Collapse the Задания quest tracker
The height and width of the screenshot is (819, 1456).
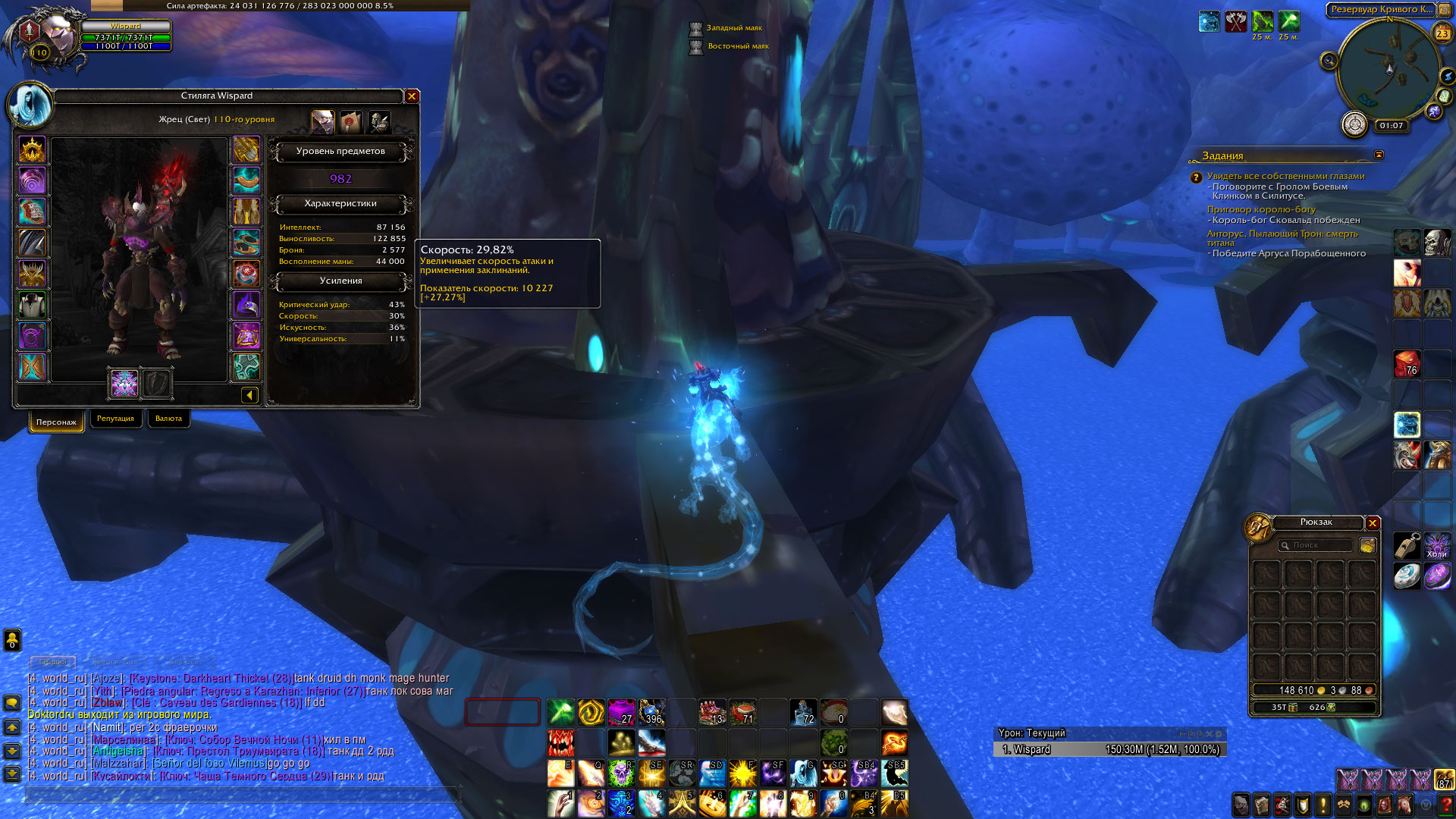coord(1379,155)
